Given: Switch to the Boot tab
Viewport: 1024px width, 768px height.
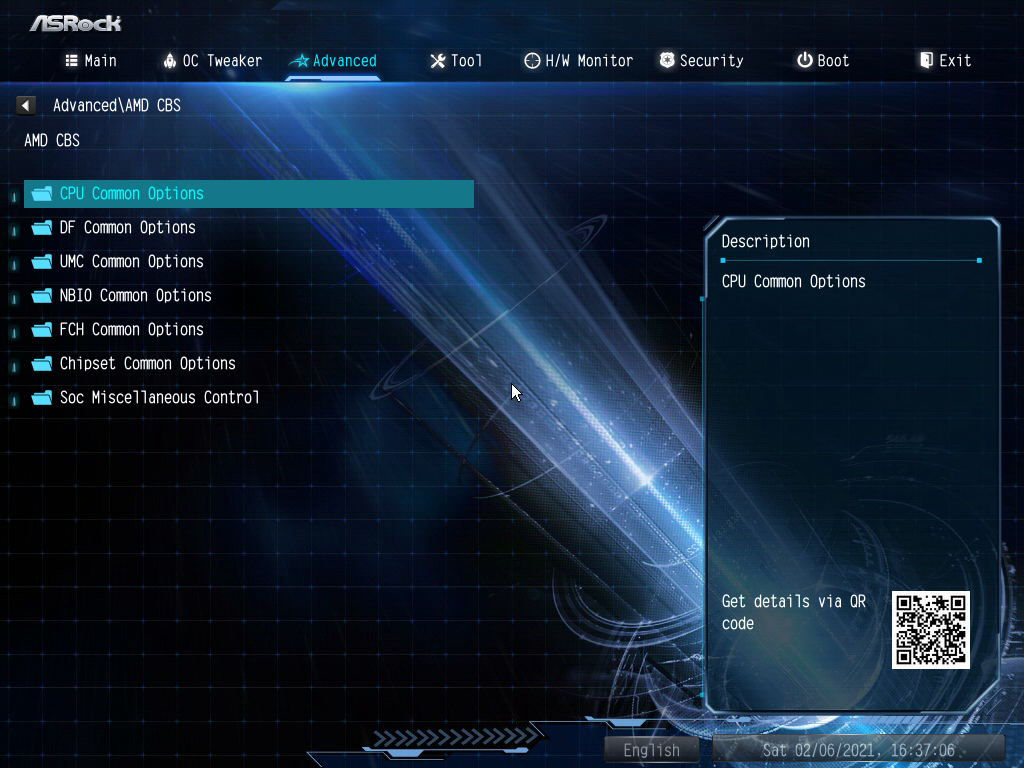Looking at the screenshot, I should 823,61.
